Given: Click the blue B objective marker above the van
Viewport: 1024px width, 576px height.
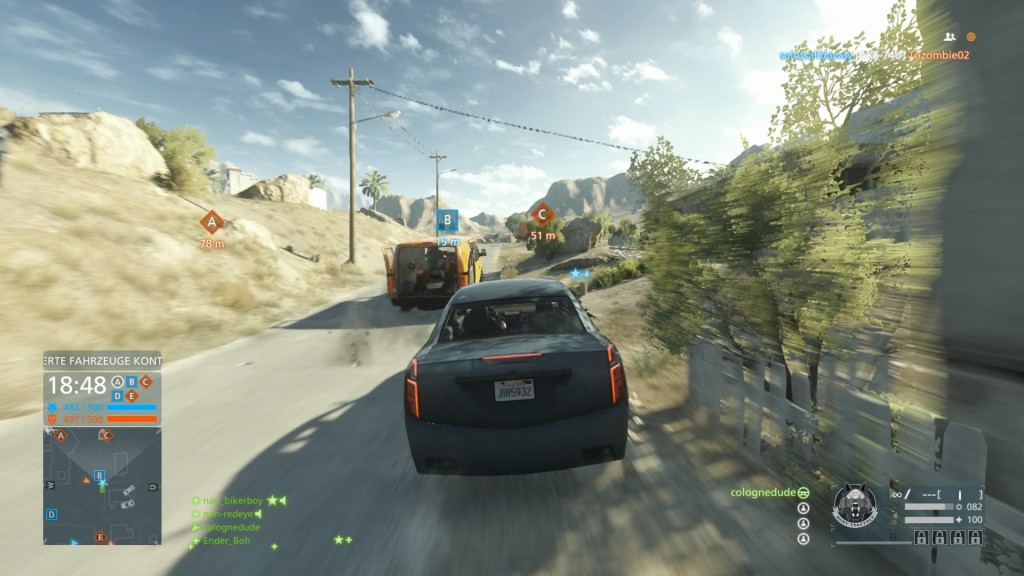Looking at the screenshot, I should click(x=447, y=220).
